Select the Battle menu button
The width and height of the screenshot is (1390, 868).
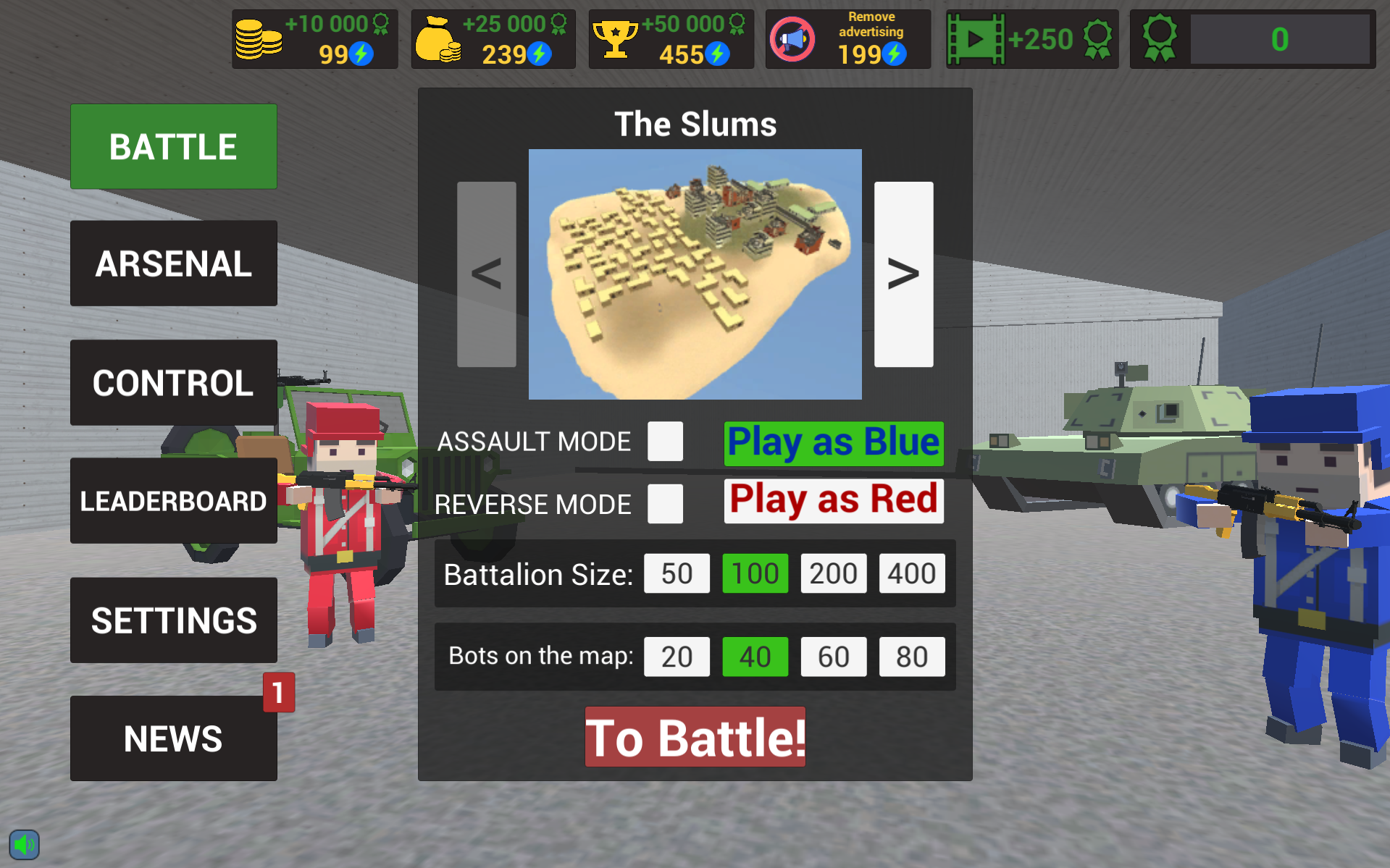[173, 146]
